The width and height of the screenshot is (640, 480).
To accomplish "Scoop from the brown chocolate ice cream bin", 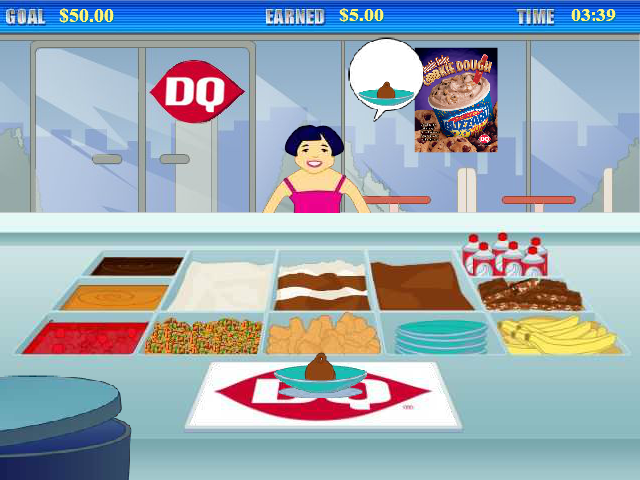I will (x=422, y=285).
